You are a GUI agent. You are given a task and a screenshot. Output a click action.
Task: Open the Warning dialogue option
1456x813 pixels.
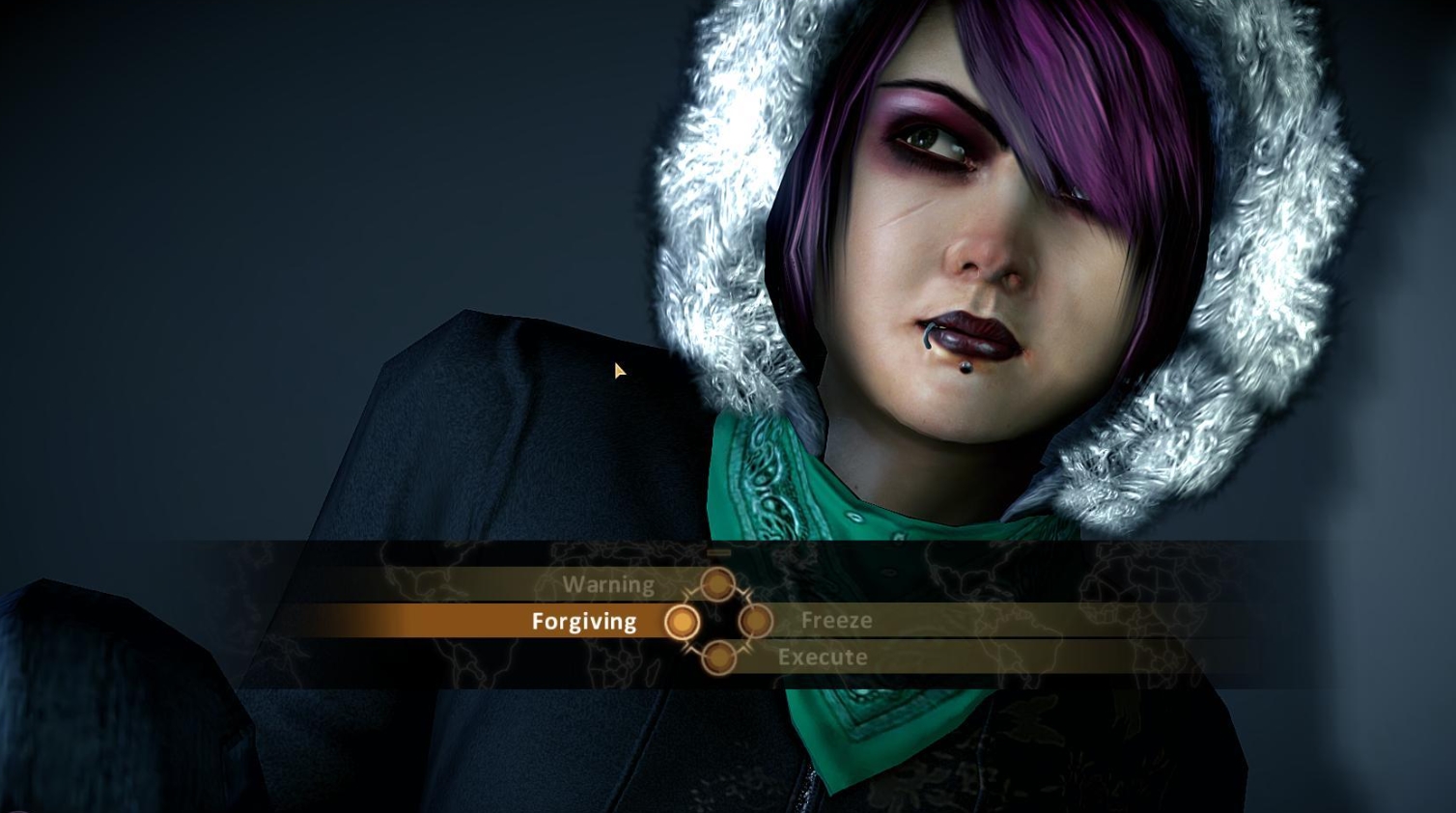609,584
